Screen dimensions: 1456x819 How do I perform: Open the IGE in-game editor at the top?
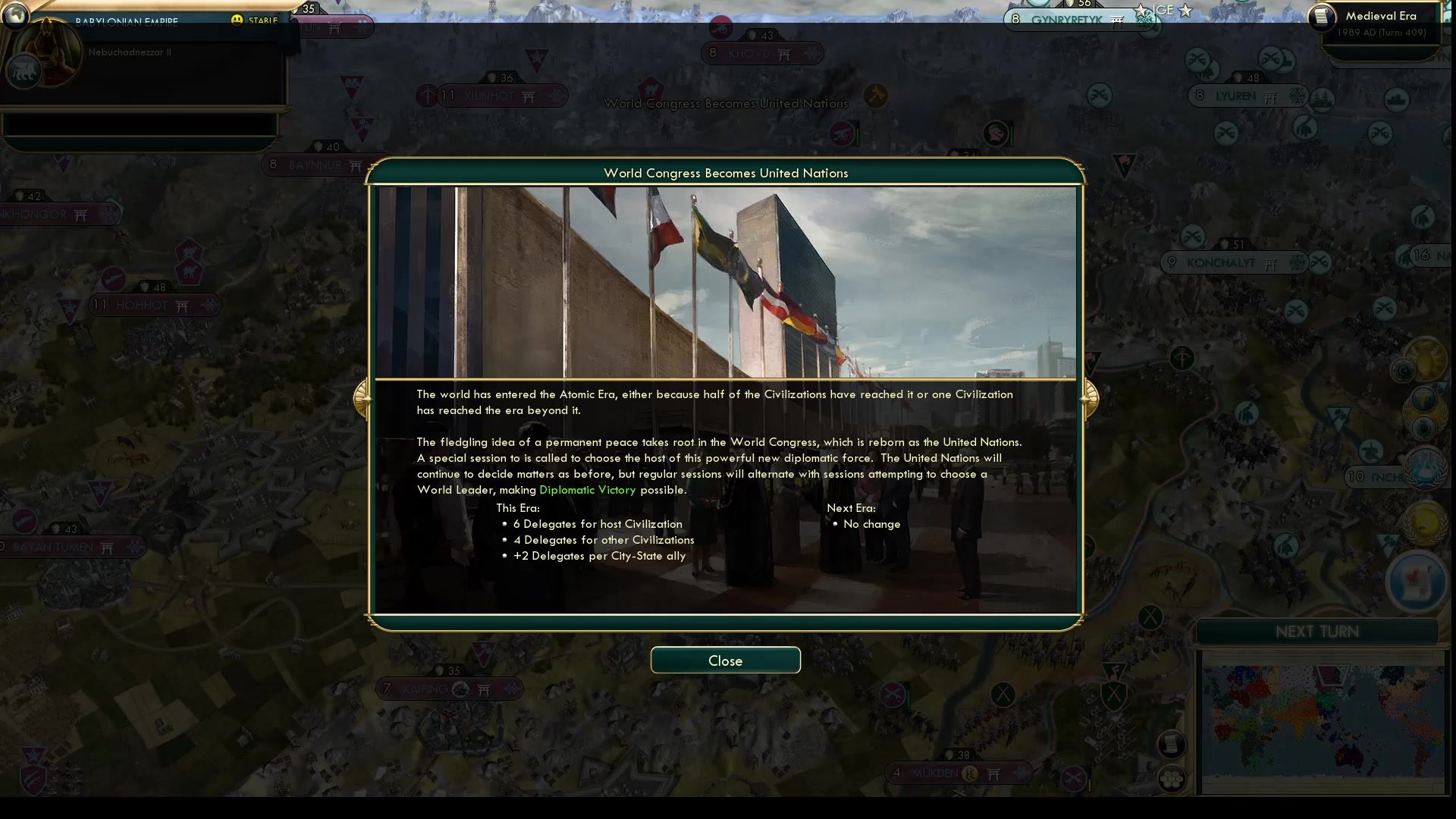1165,10
